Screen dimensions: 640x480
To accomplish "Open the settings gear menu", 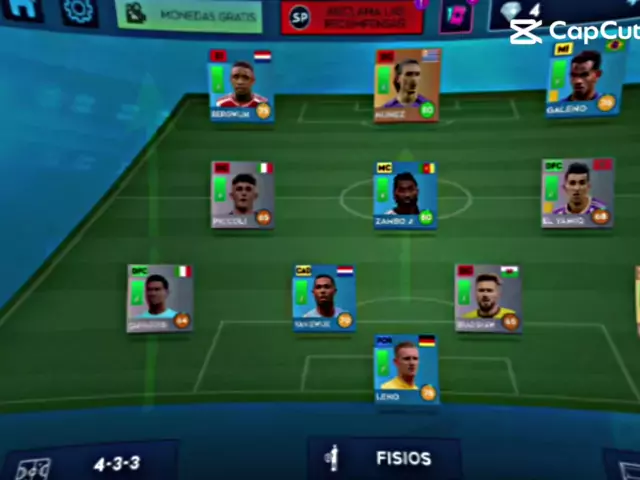I will 76,12.
